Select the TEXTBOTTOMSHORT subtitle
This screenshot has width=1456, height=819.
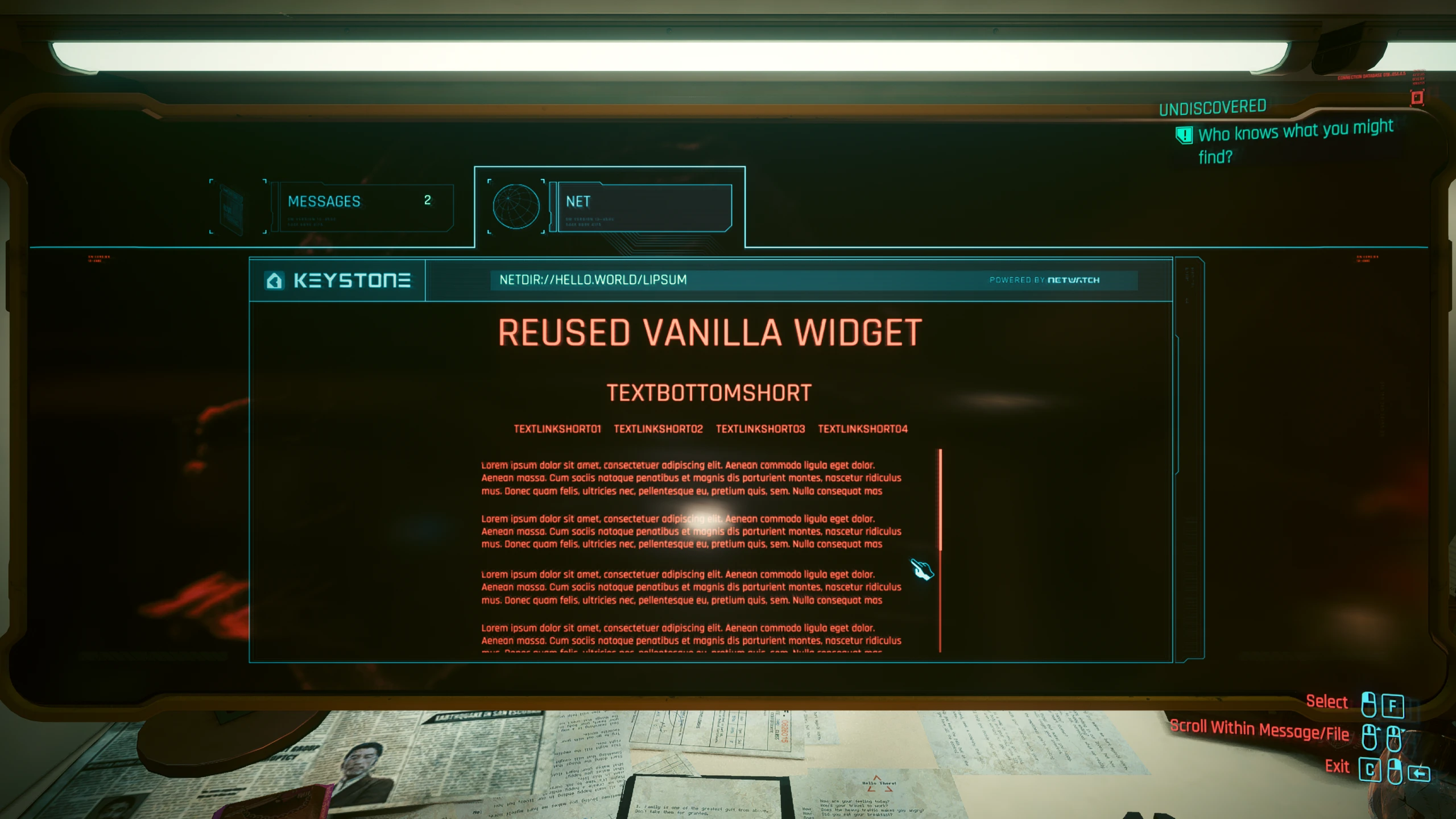point(710,392)
